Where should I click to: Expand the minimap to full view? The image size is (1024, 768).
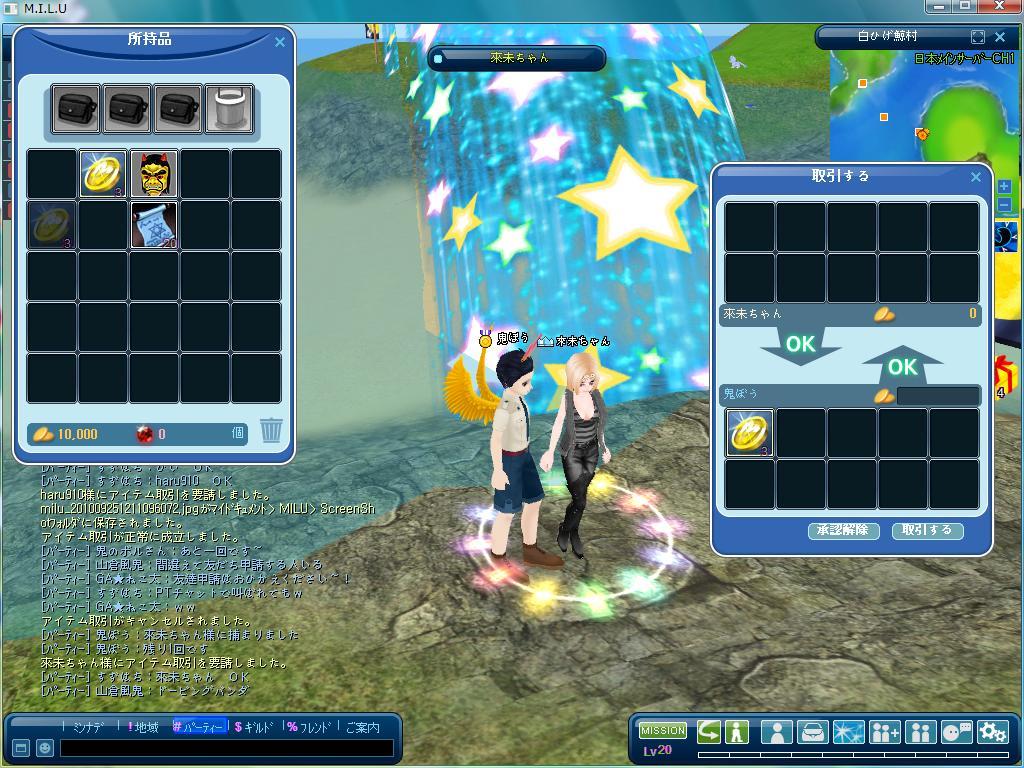pos(978,36)
